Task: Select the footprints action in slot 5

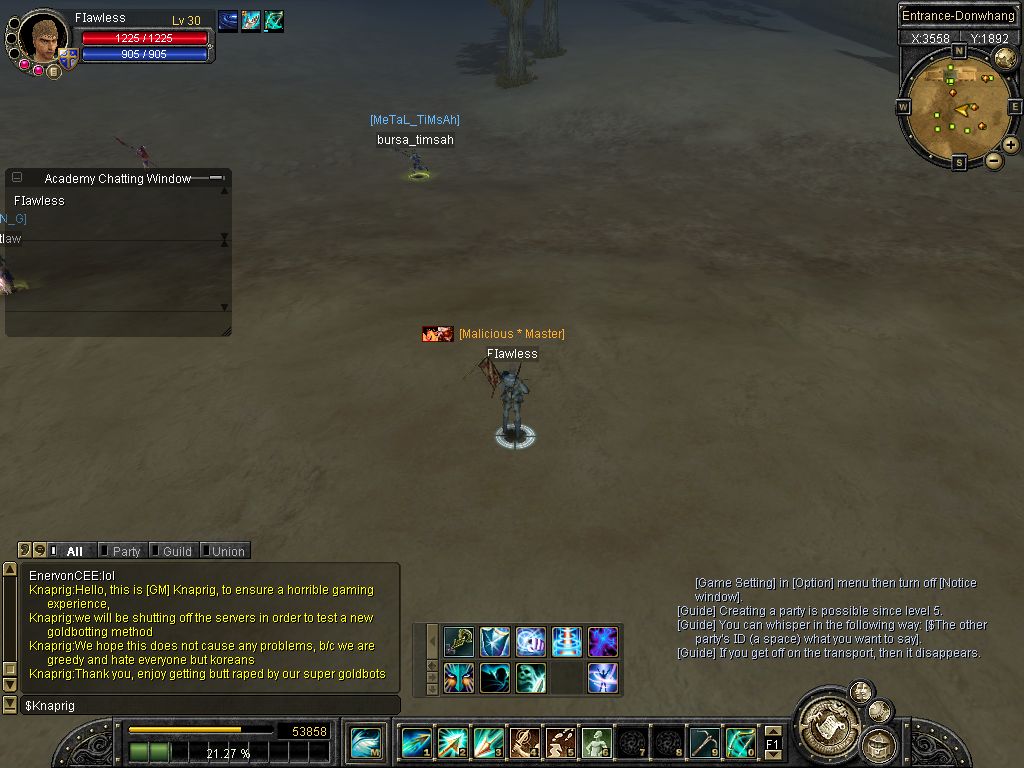Action: 560,743
